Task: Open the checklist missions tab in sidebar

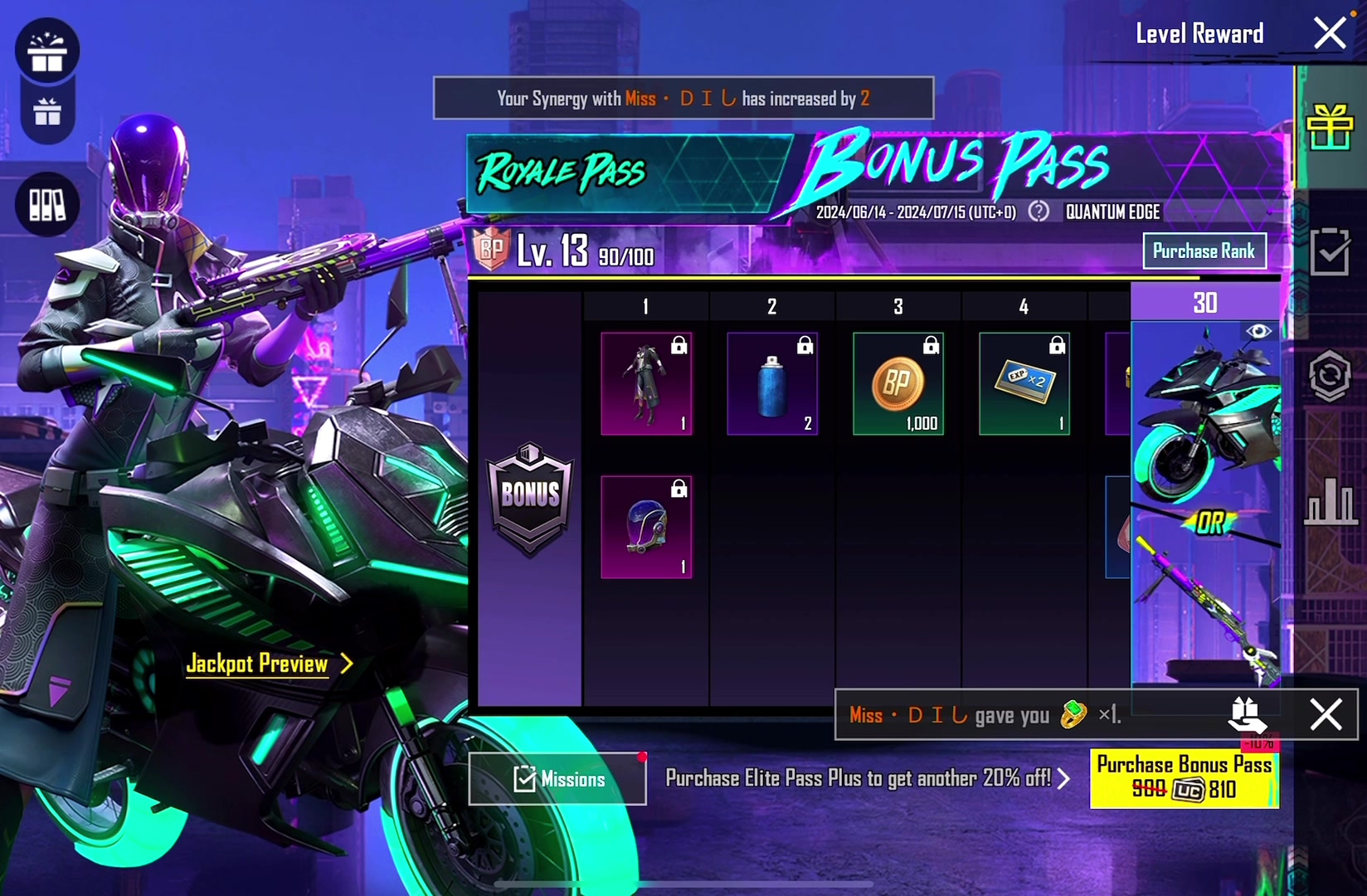Action: [1330, 251]
